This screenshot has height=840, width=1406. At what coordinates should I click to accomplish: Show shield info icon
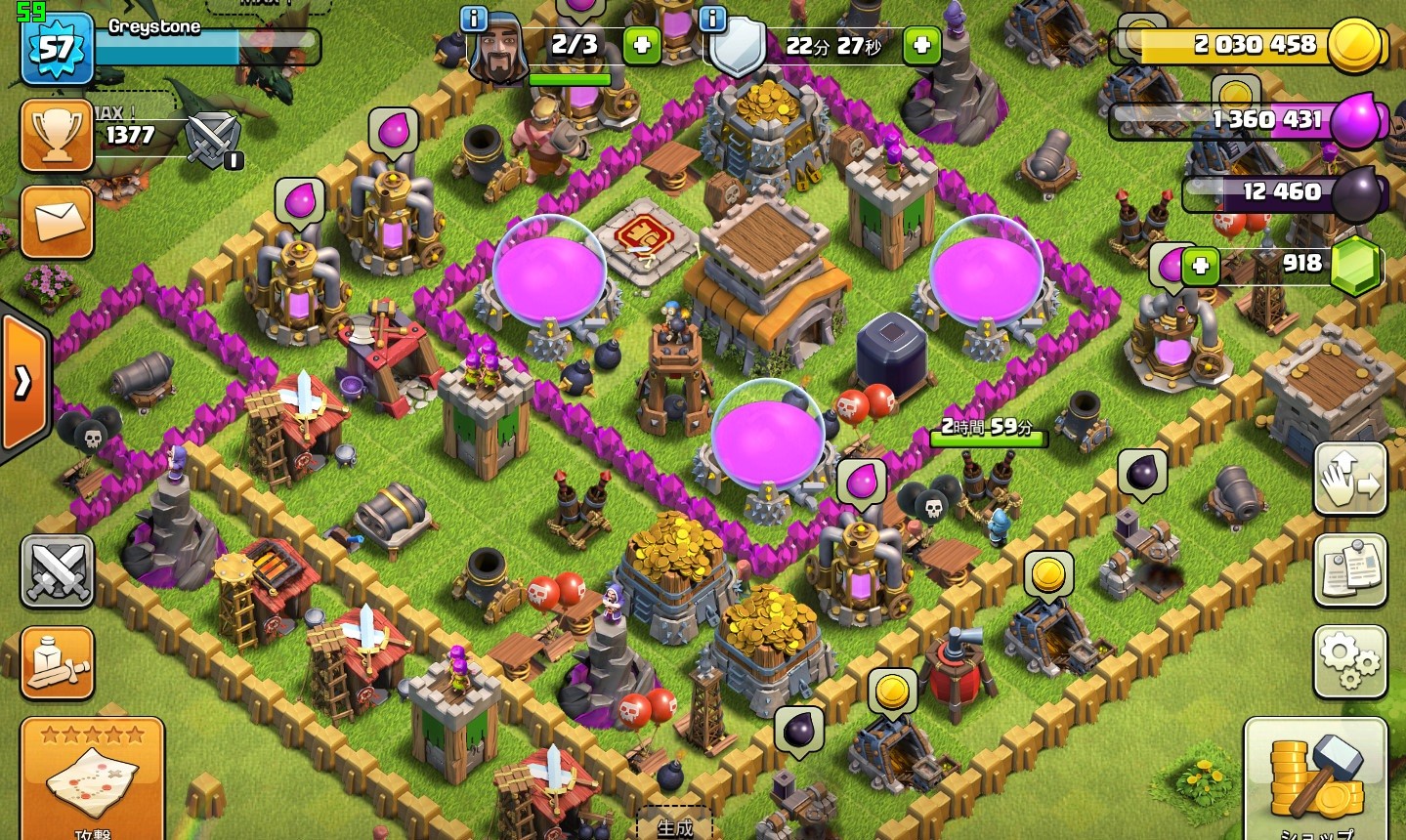tap(713, 19)
